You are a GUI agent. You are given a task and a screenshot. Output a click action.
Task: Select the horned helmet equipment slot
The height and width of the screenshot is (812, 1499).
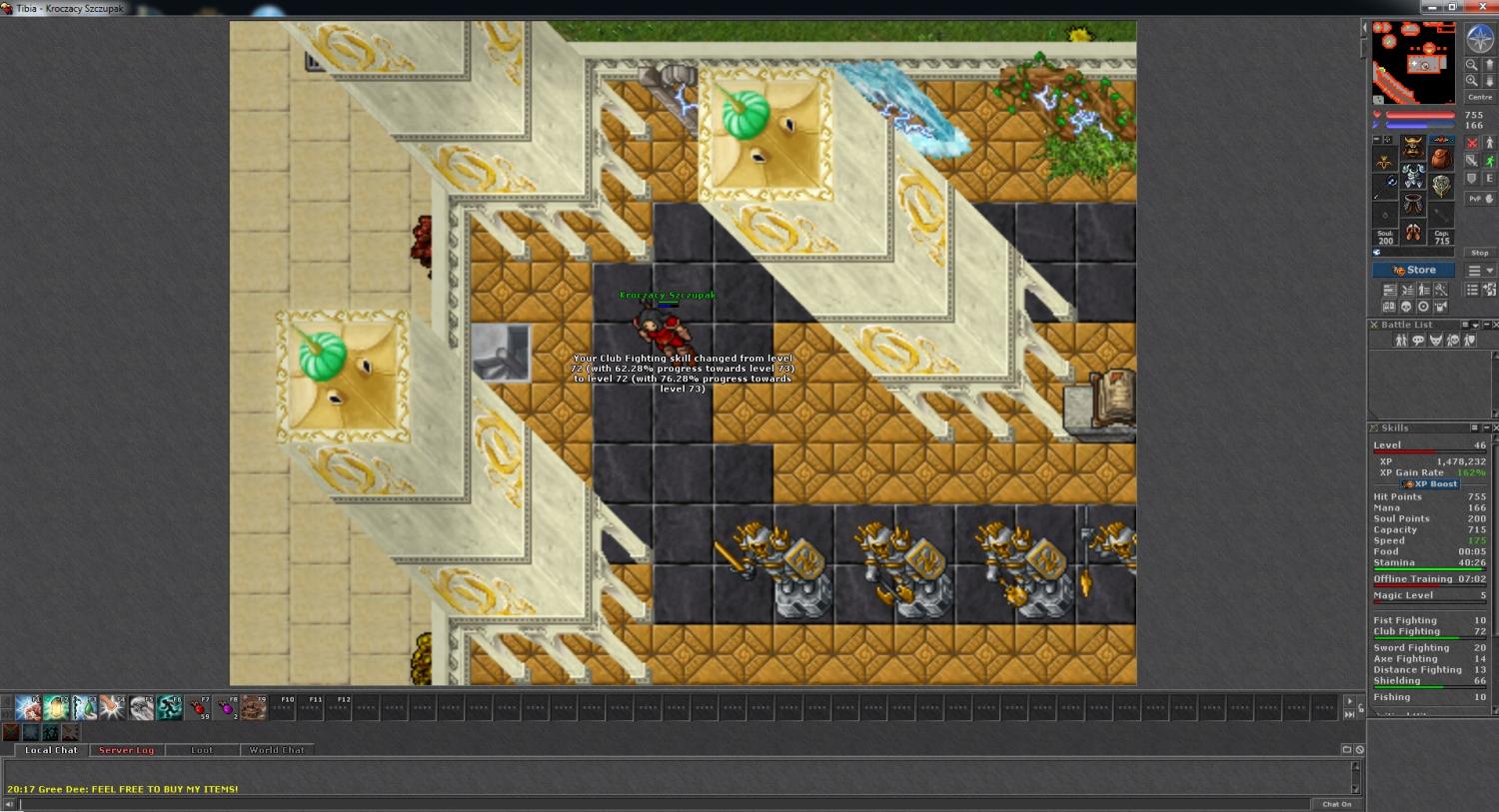[1412, 148]
